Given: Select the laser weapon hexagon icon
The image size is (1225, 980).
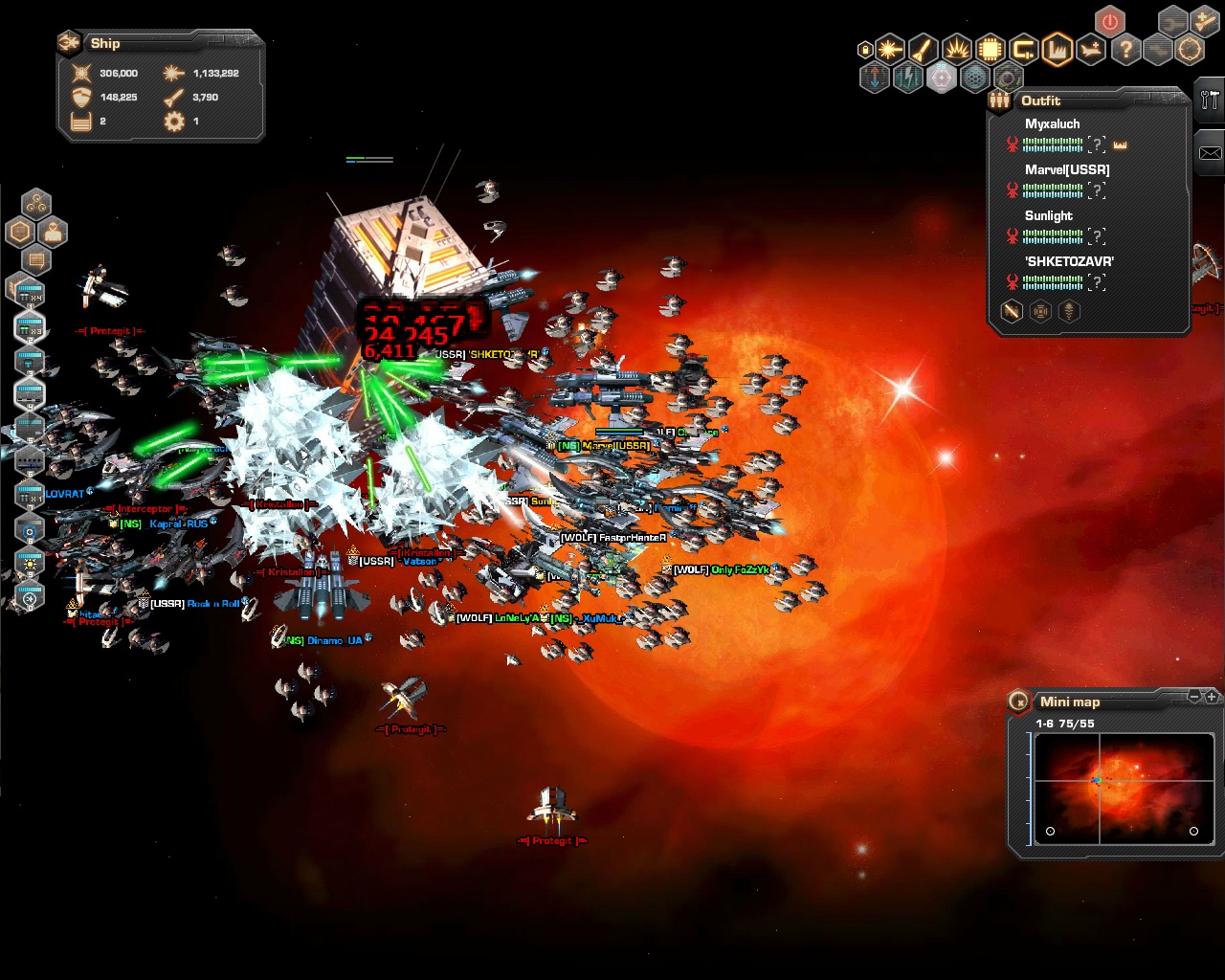Looking at the screenshot, I should [x=890, y=49].
